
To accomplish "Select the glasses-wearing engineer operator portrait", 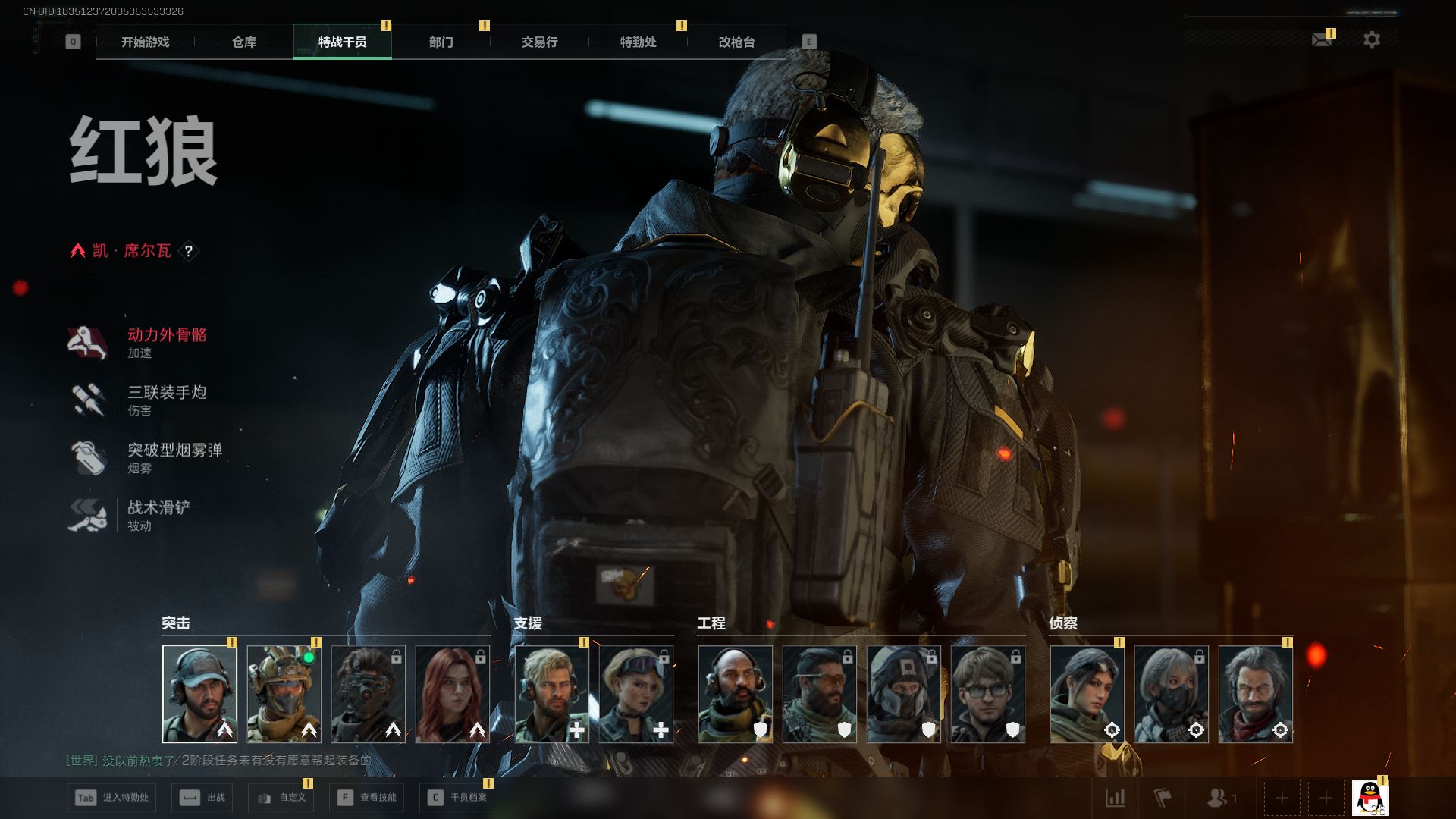I will (988, 694).
